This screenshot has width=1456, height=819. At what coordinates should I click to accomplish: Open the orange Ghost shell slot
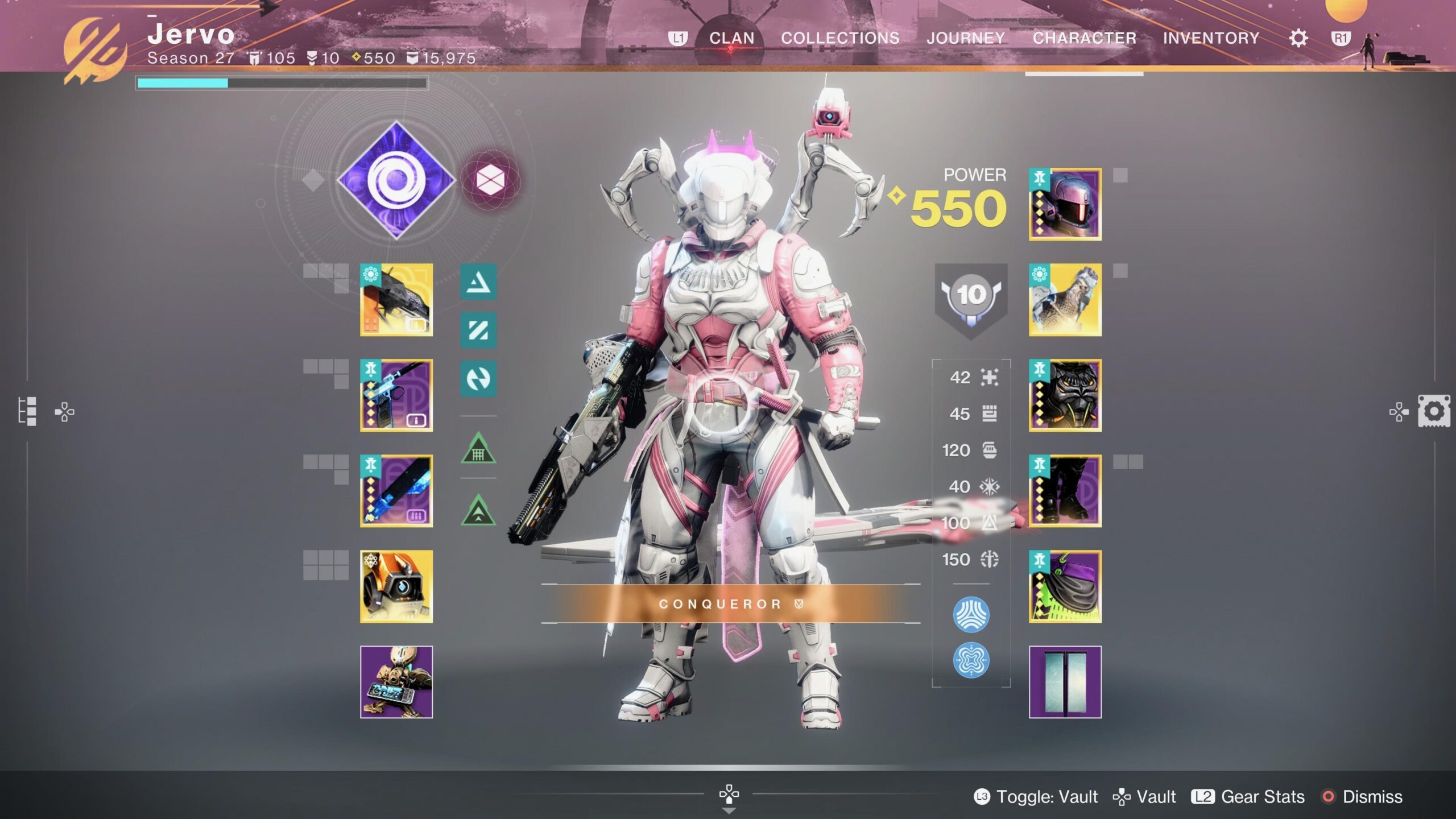396,586
